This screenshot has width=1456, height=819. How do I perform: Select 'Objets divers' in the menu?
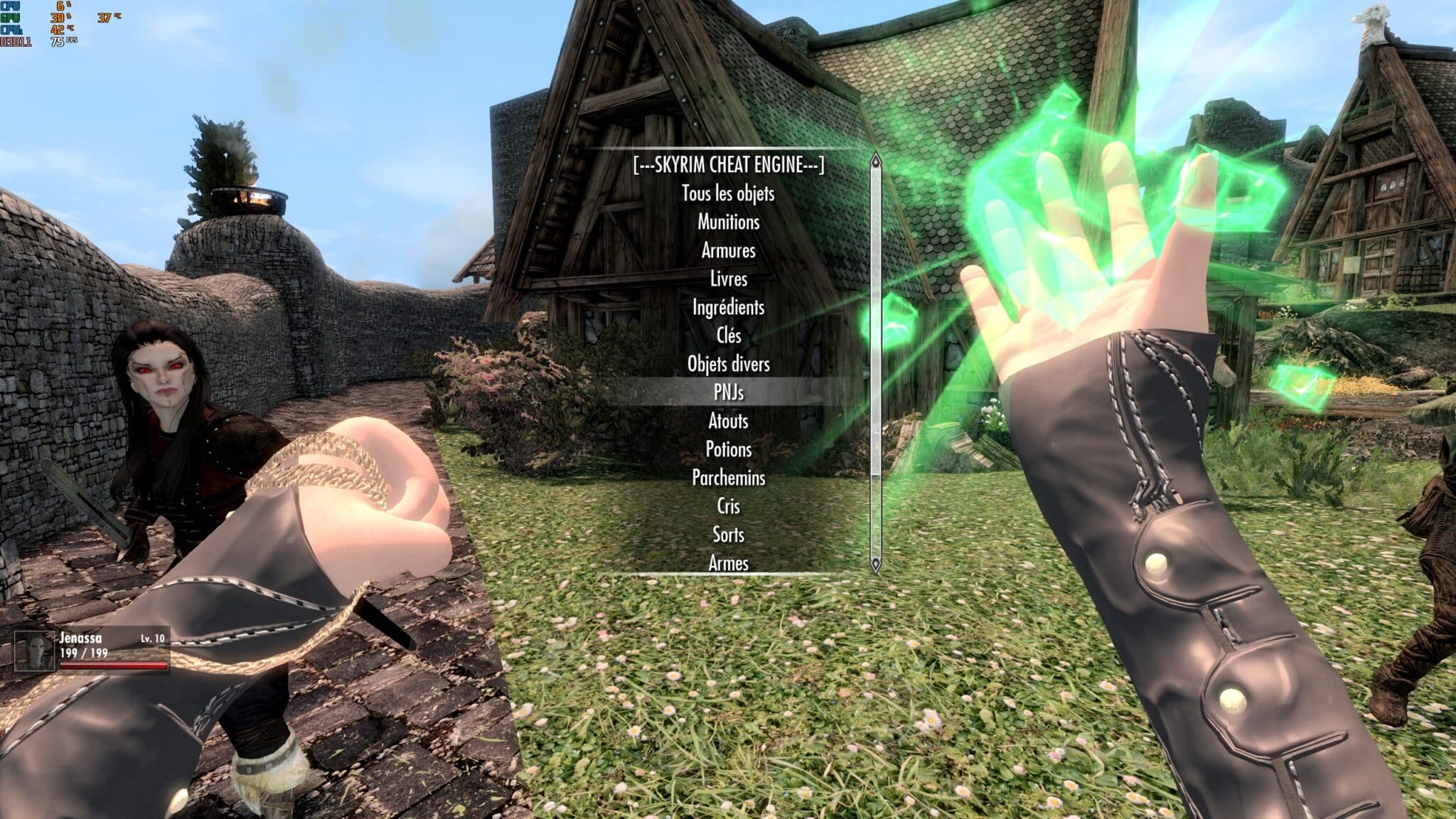728,365
